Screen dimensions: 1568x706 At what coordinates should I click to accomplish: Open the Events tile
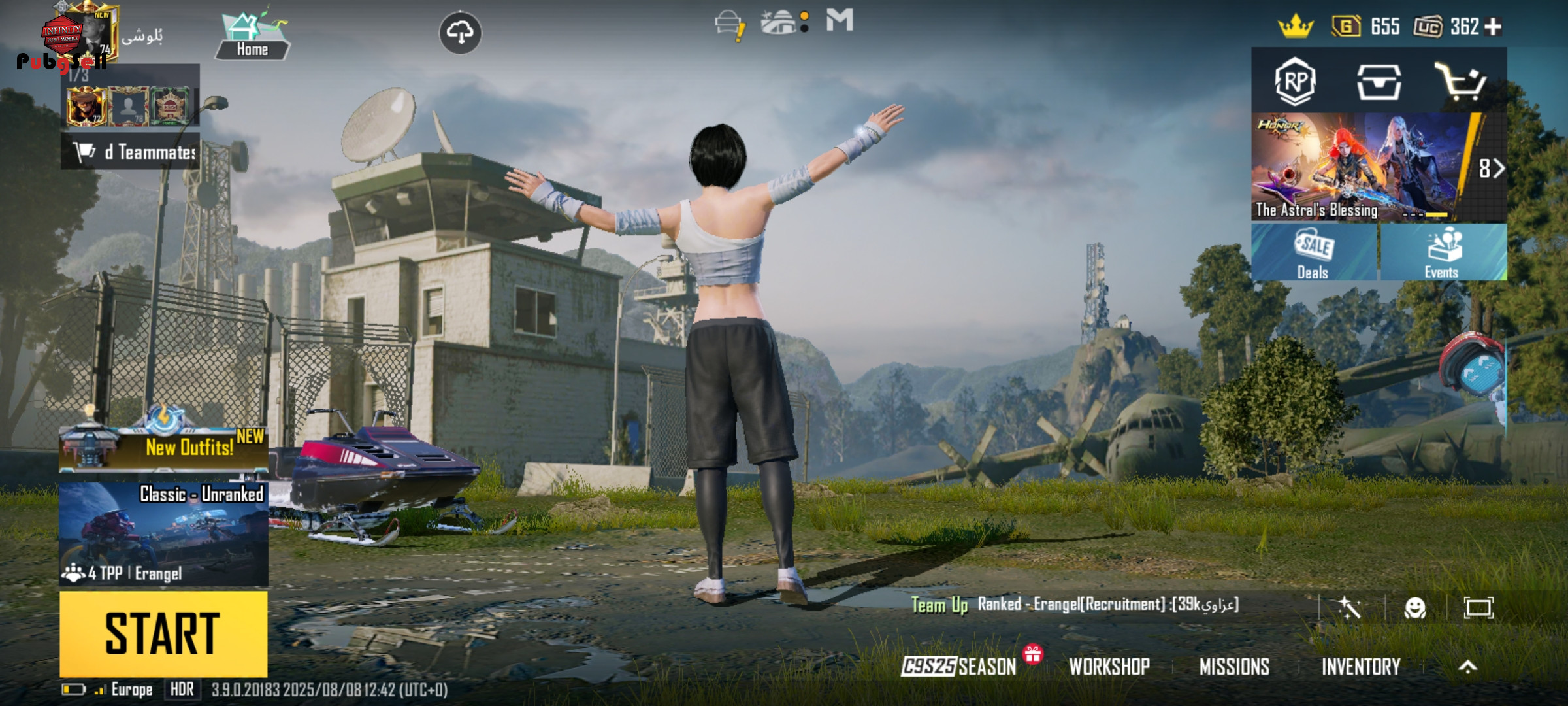[1443, 253]
